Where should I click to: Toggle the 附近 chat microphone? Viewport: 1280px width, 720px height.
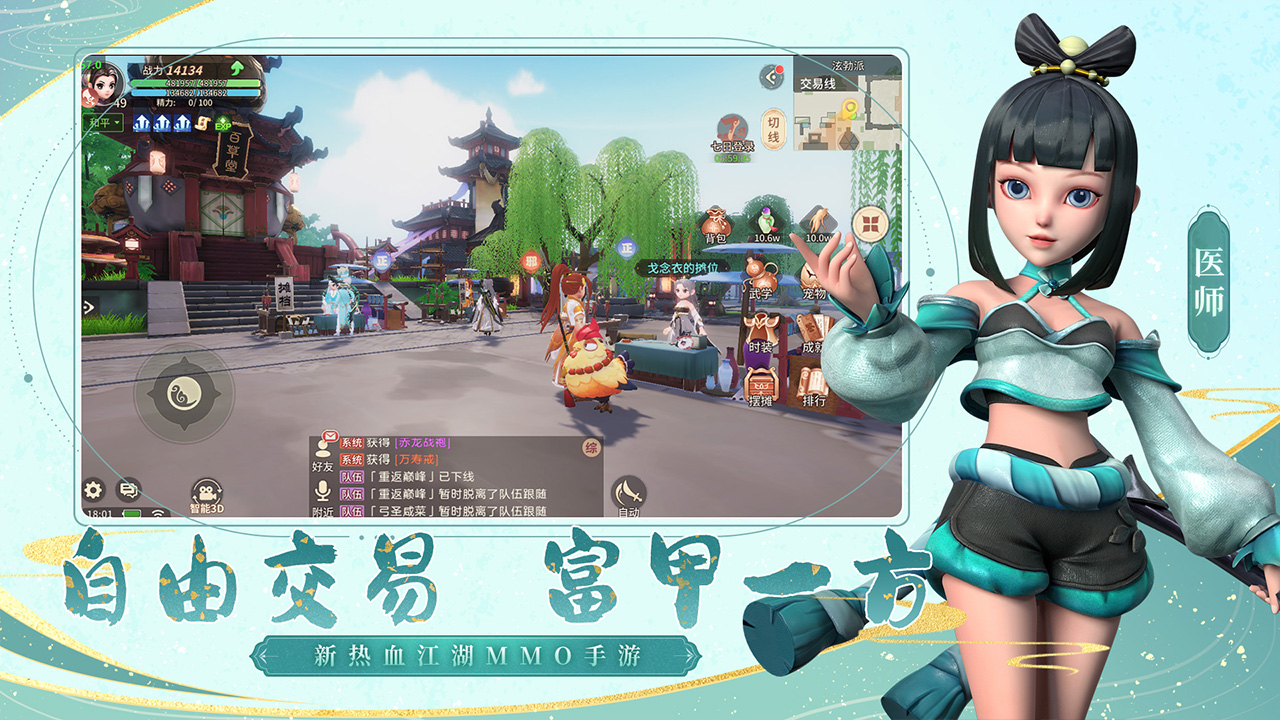323,491
